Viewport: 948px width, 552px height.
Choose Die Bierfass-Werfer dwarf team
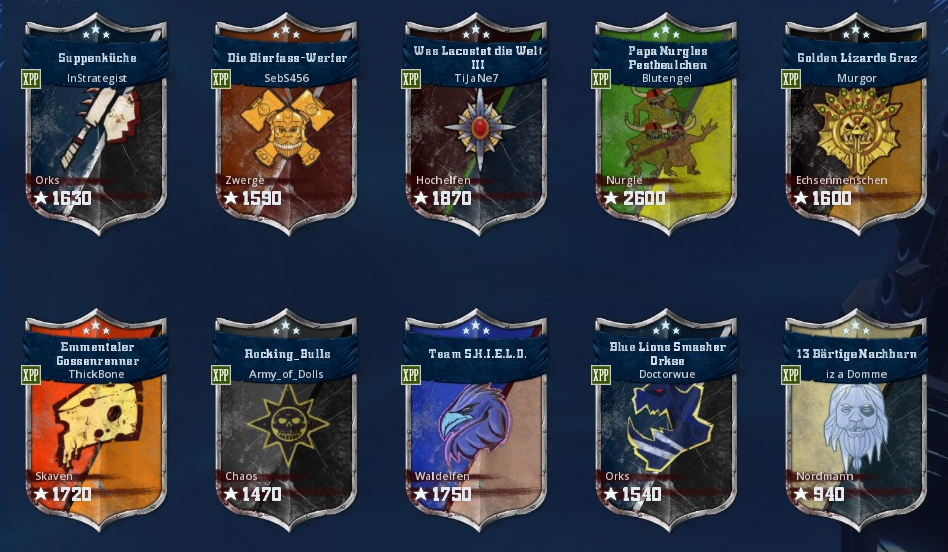click(x=285, y=135)
